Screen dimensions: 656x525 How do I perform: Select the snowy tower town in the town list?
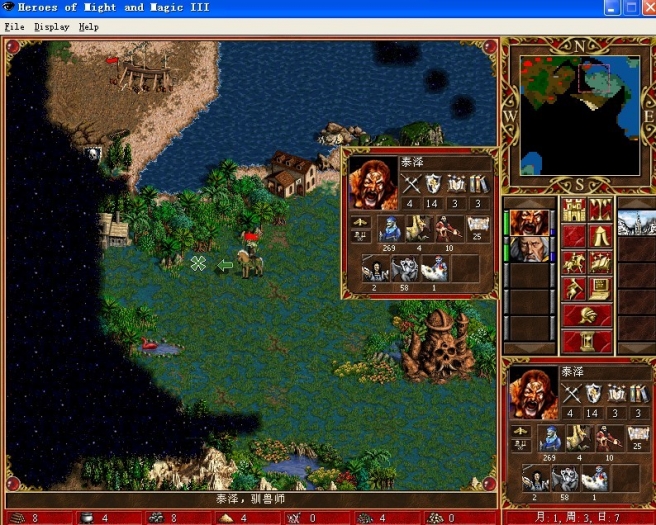point(636,220)
